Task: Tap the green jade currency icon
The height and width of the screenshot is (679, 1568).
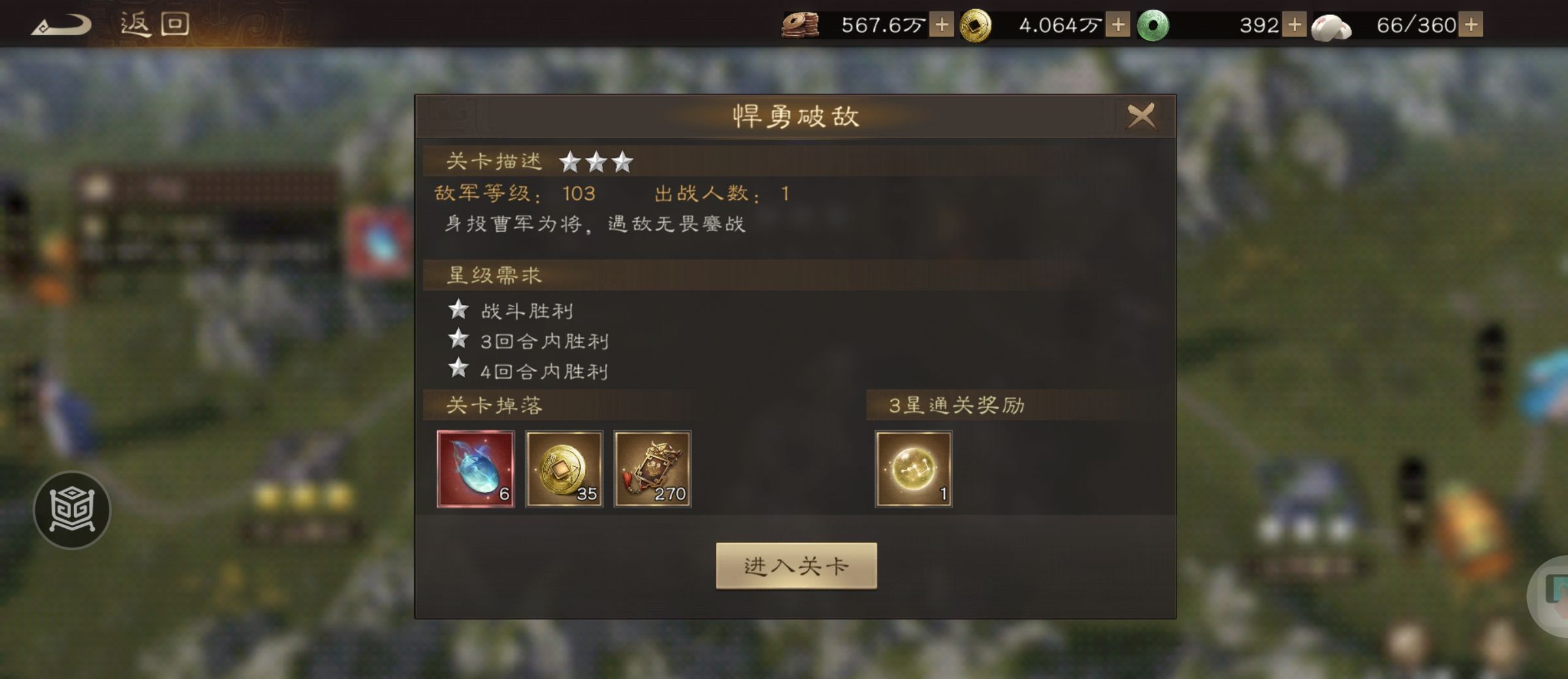Action: click(x=1158, y=26)
